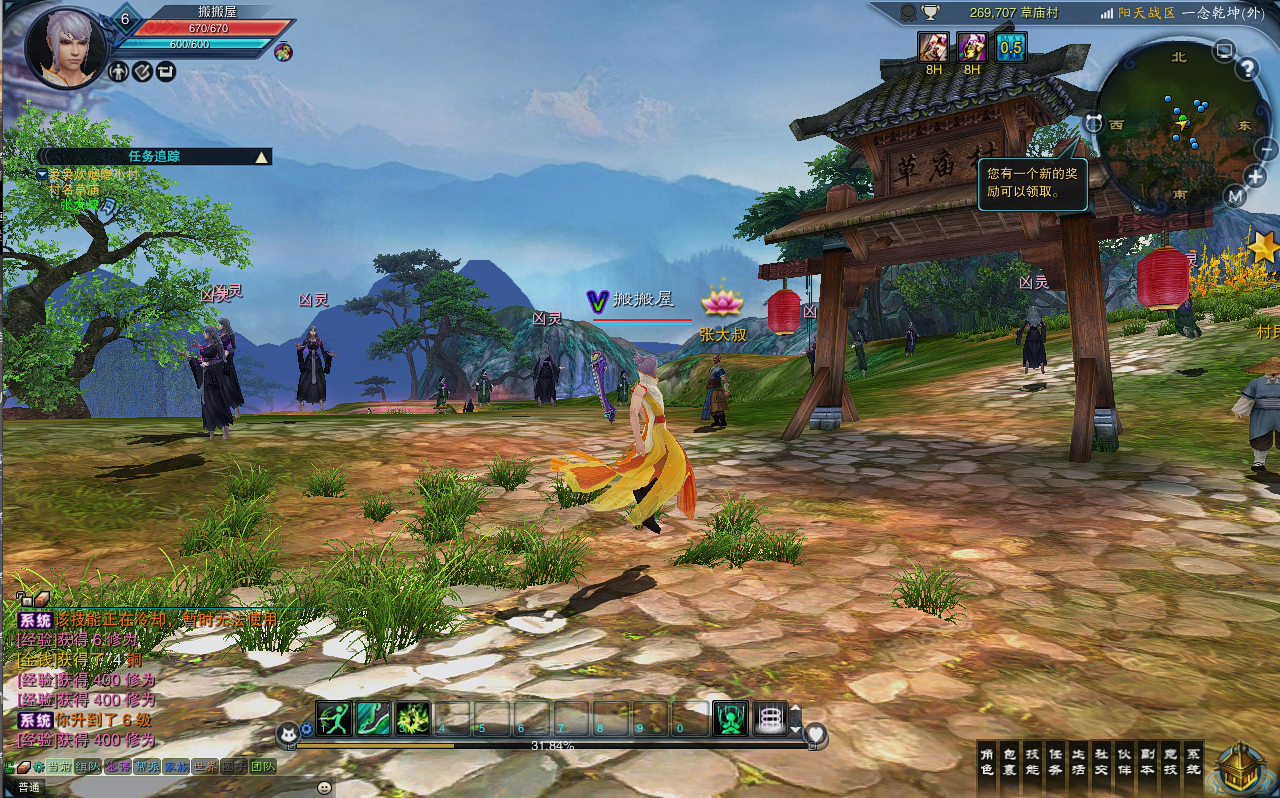Viewport: 1280px width, 798px height.
Task: Select the 帮派 chat channel tab
Action: pos(148,767)
